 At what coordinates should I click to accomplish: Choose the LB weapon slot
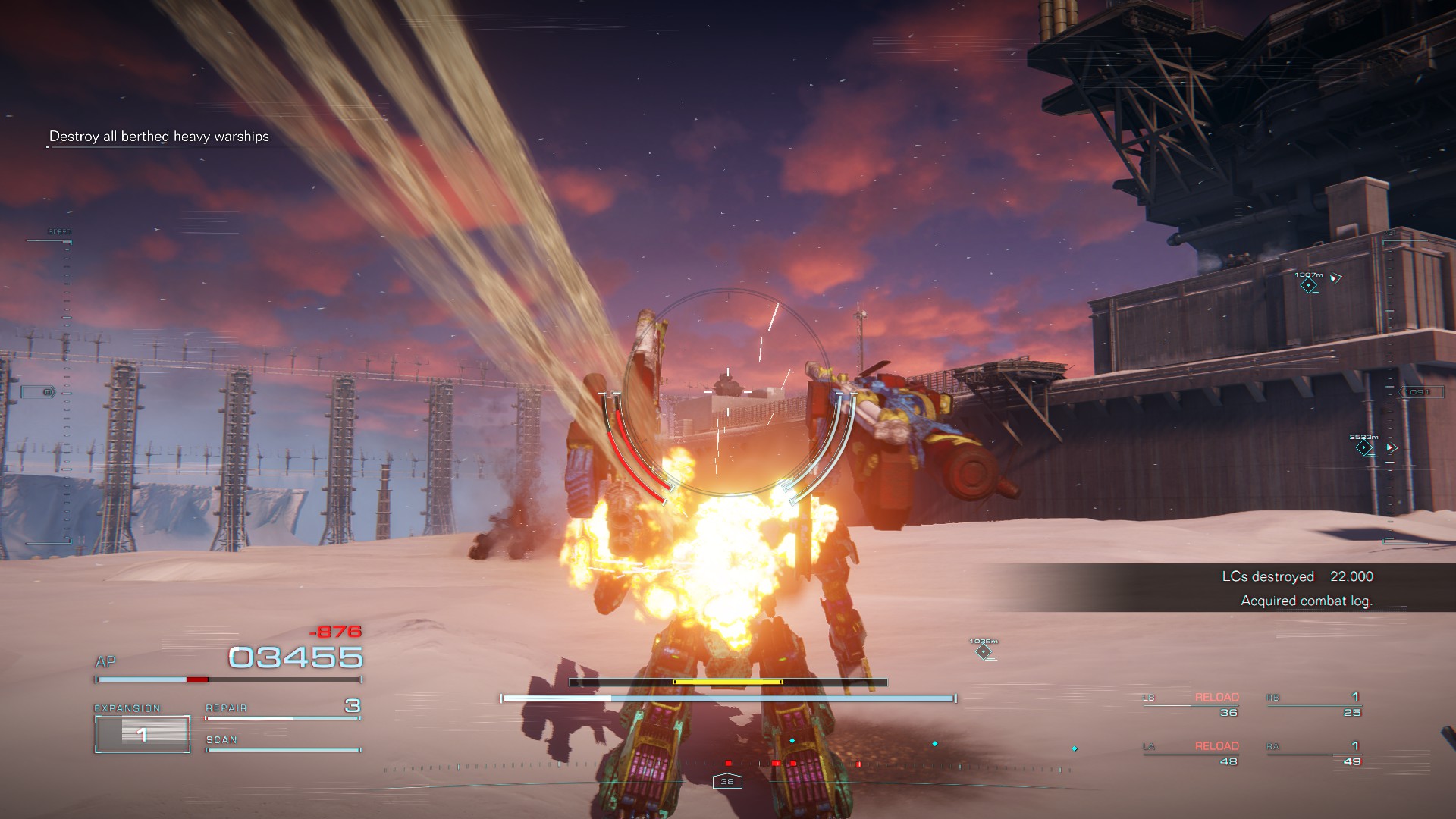[x=1191, y=704]
